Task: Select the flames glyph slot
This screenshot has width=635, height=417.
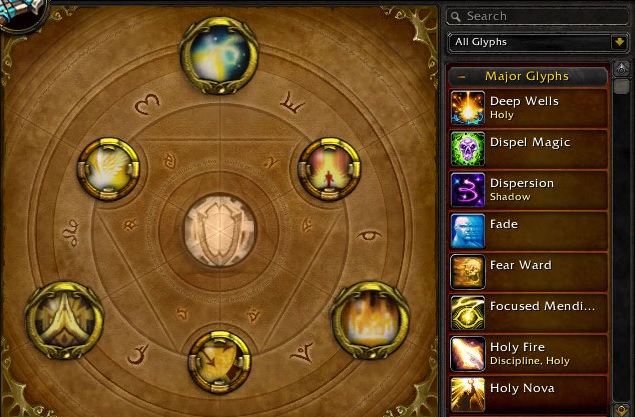Action: point(366,318)
